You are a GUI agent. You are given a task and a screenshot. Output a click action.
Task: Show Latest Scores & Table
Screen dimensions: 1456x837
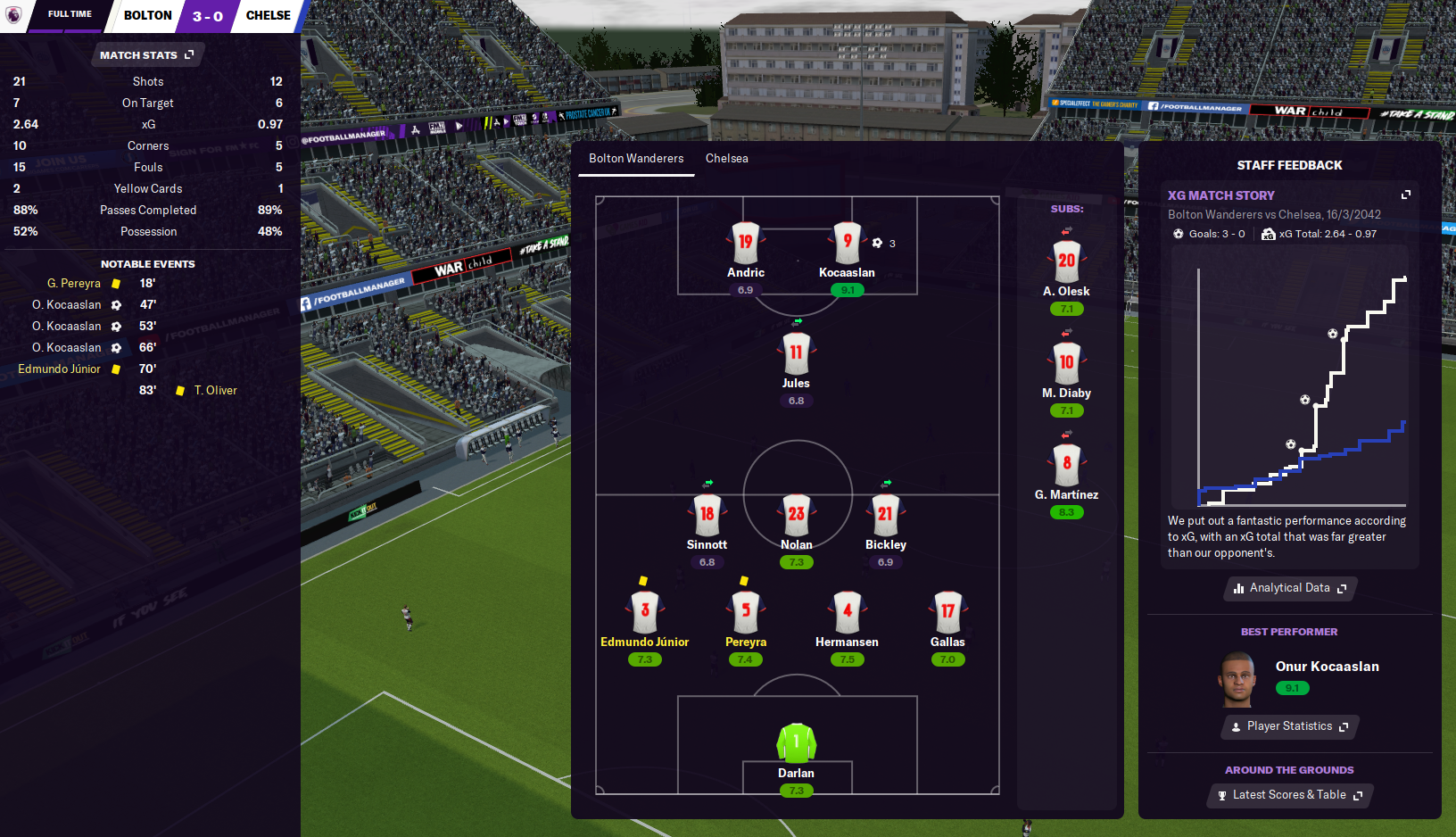1289,795
